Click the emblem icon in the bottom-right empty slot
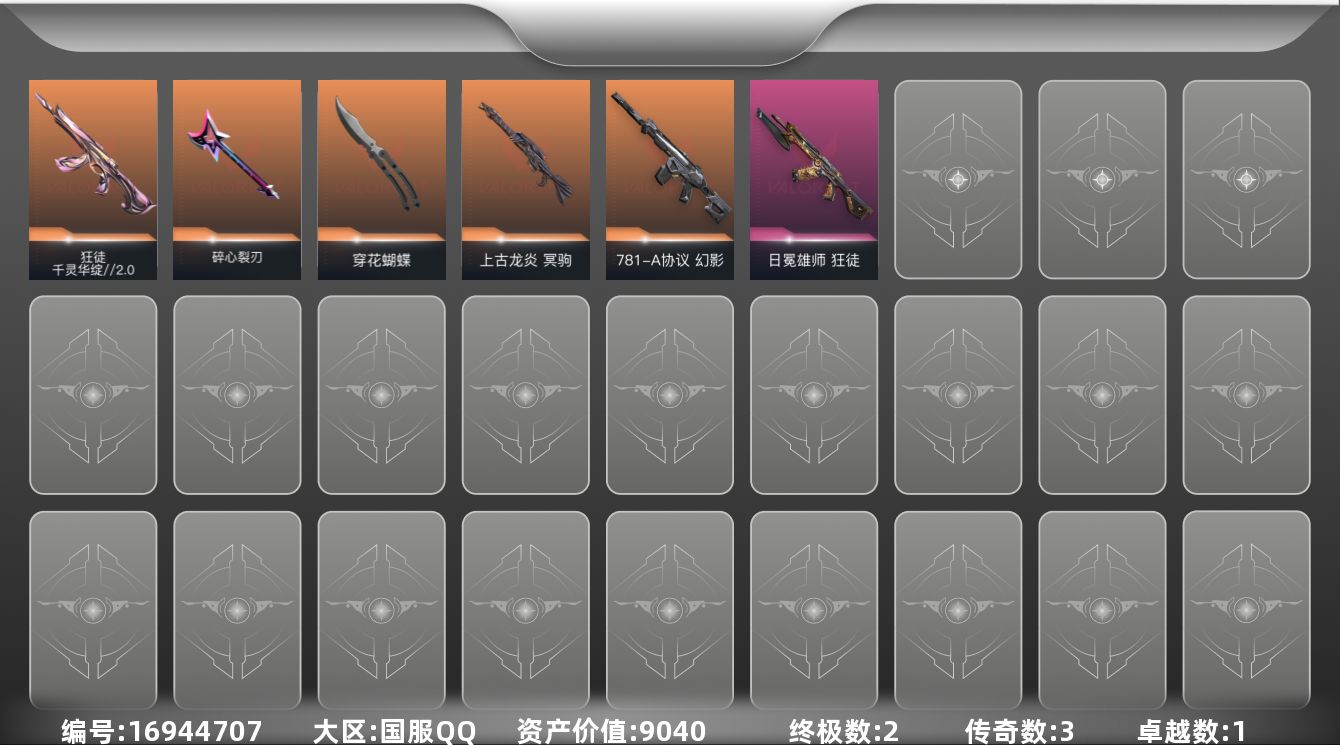Screen dimensions: 1340x745 tap(1245, 611)
